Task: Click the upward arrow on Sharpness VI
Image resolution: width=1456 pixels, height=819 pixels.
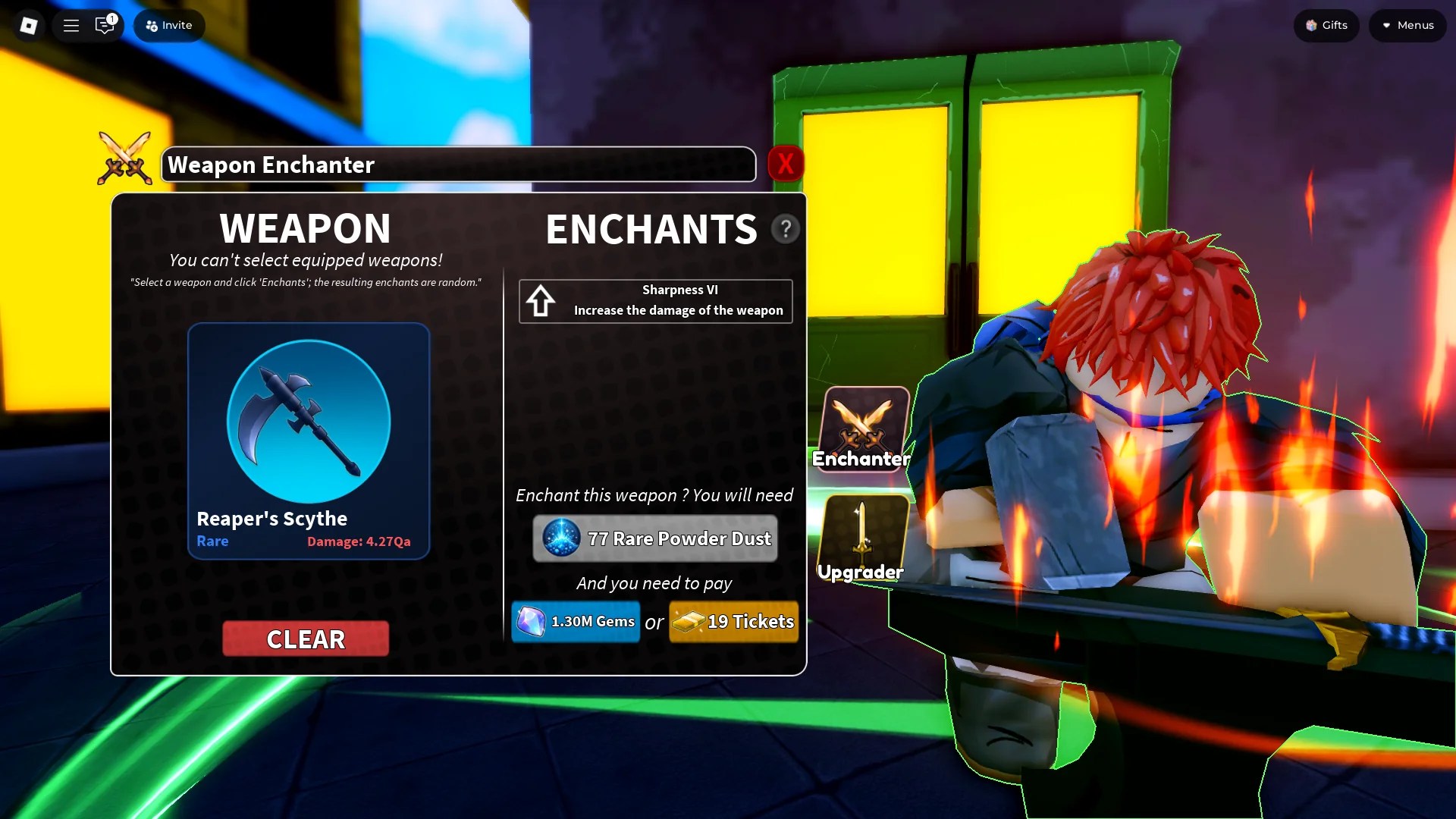Action: (541, 300)
